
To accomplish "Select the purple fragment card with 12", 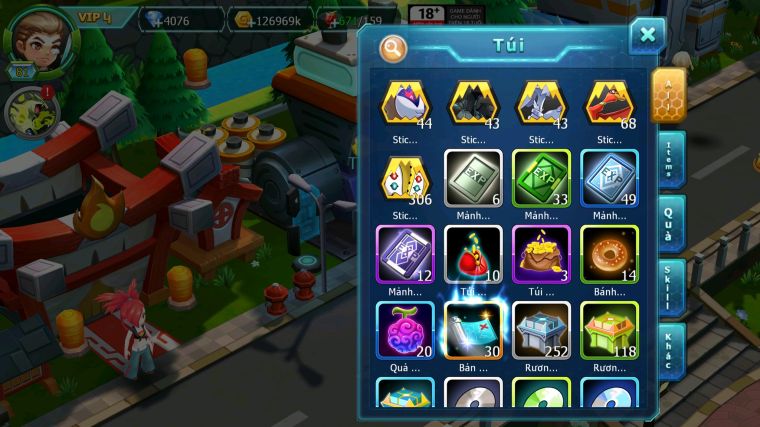I will pyautogui.click(x=405, y=252).
